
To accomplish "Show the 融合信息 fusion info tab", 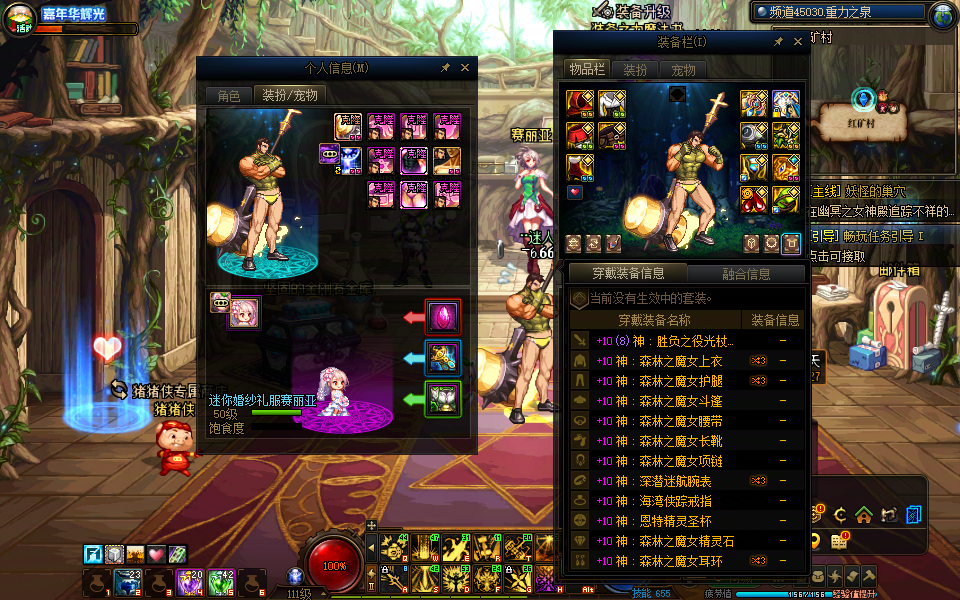I will click(x=745, y=273).
